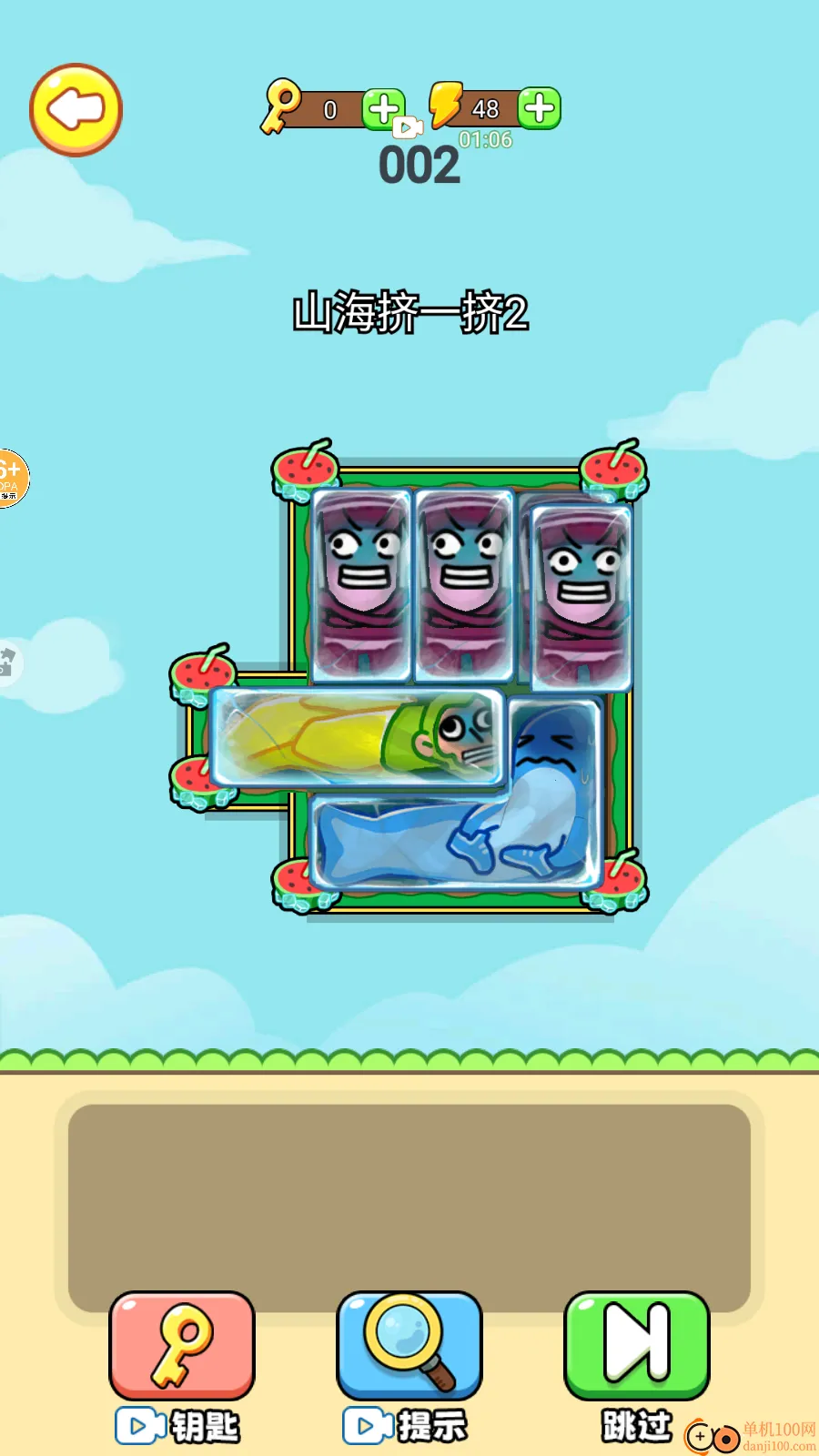Select the yellow corn character block
The height and width of the screenshot is (1456, 819).
tap(356, 737)
